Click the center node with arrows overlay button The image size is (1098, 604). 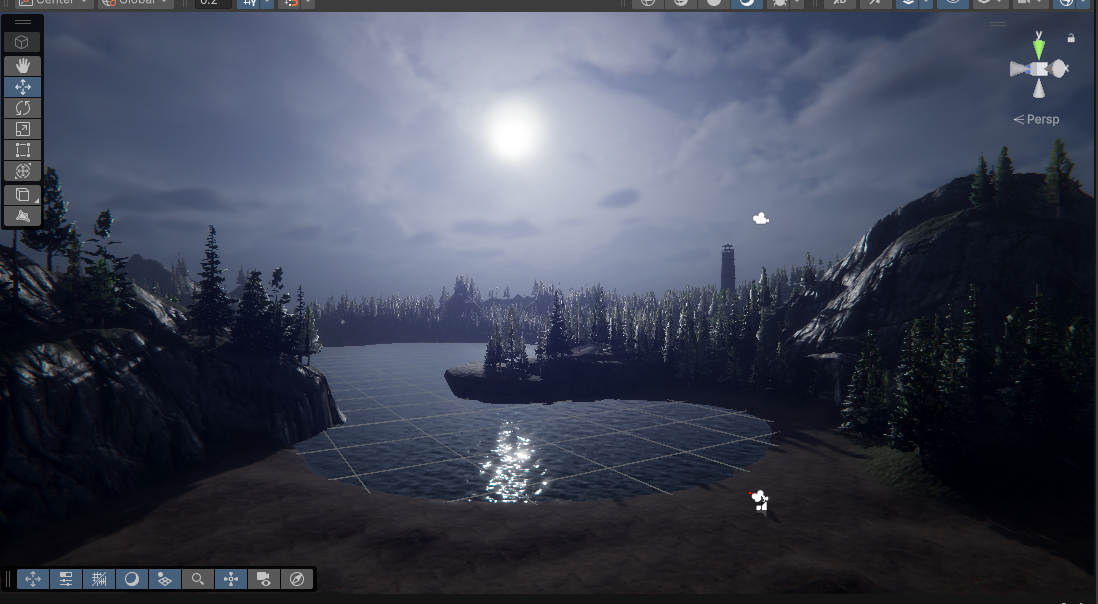click(x=231, y=579)
